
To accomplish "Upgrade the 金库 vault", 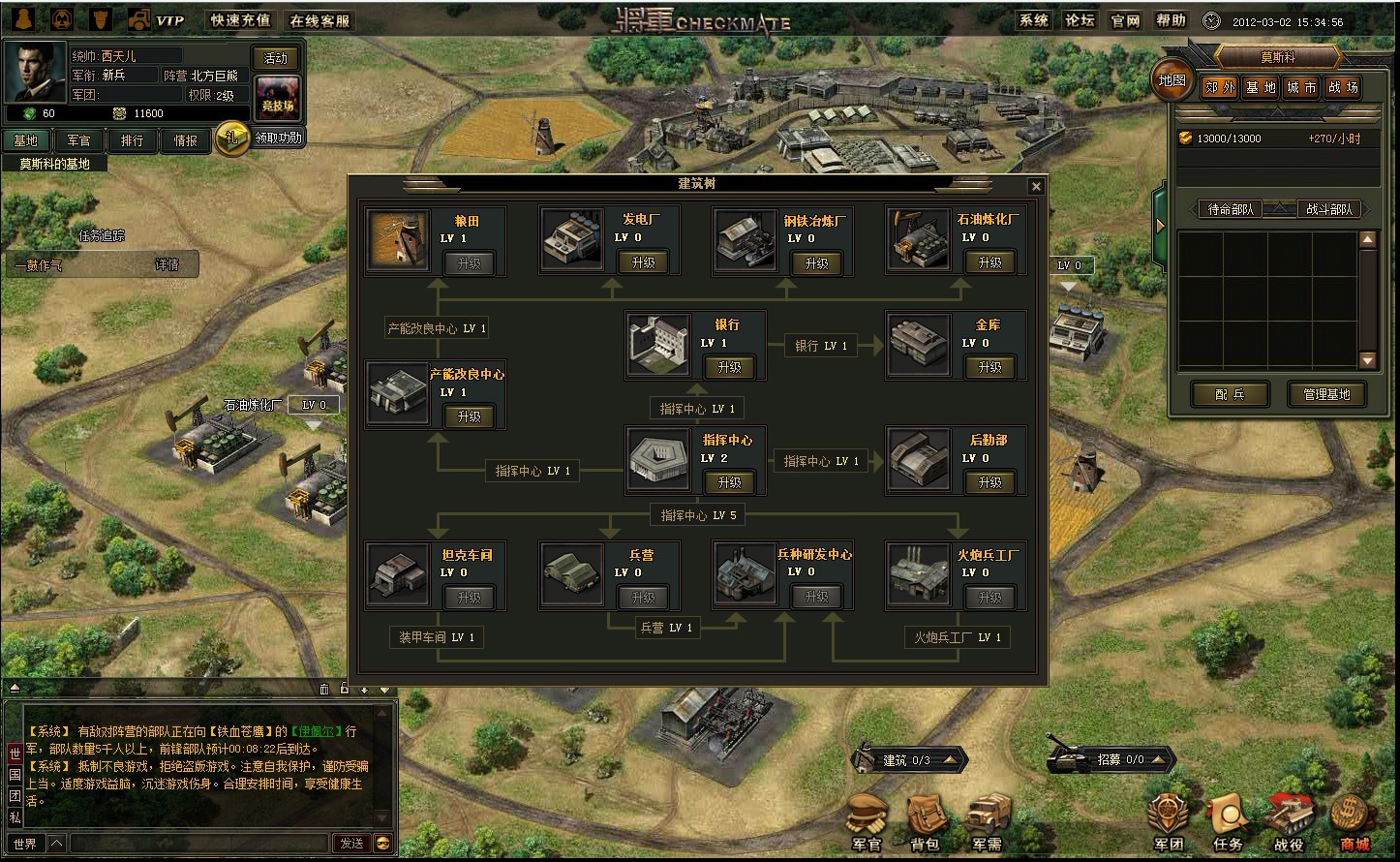I will pos(989,367).
